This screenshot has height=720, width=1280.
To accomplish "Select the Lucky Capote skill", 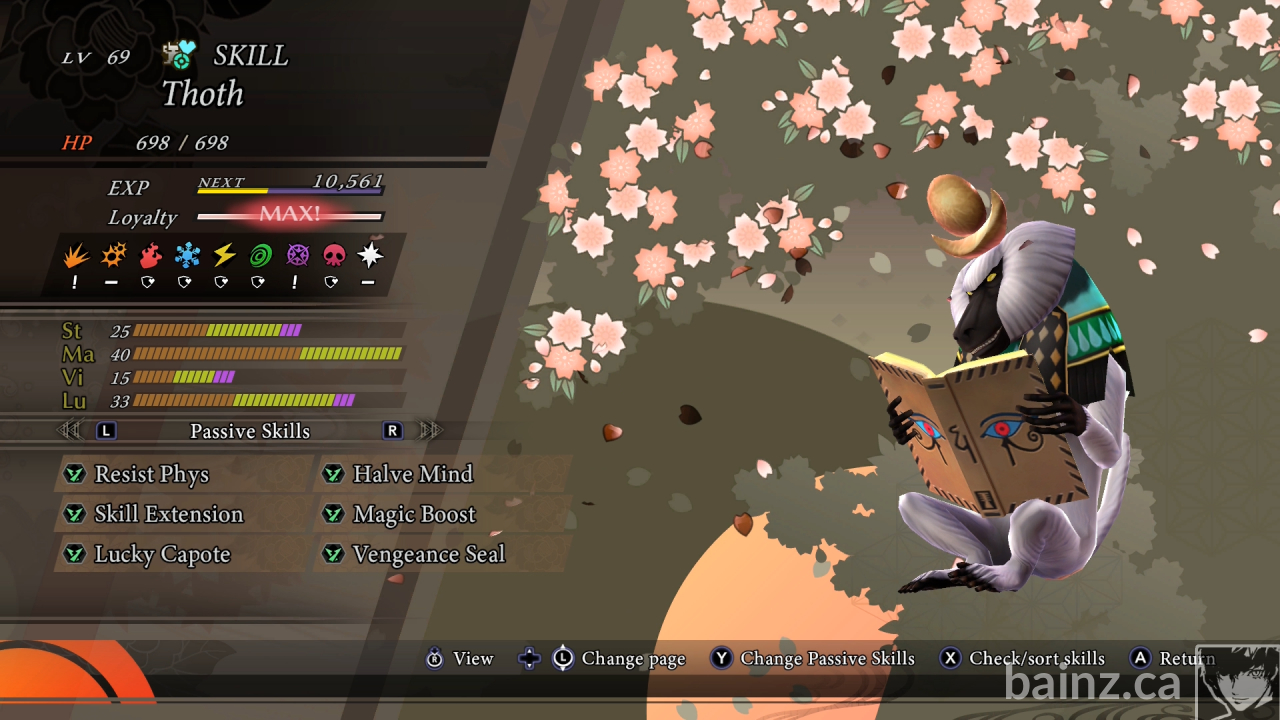I will (162, 554).
